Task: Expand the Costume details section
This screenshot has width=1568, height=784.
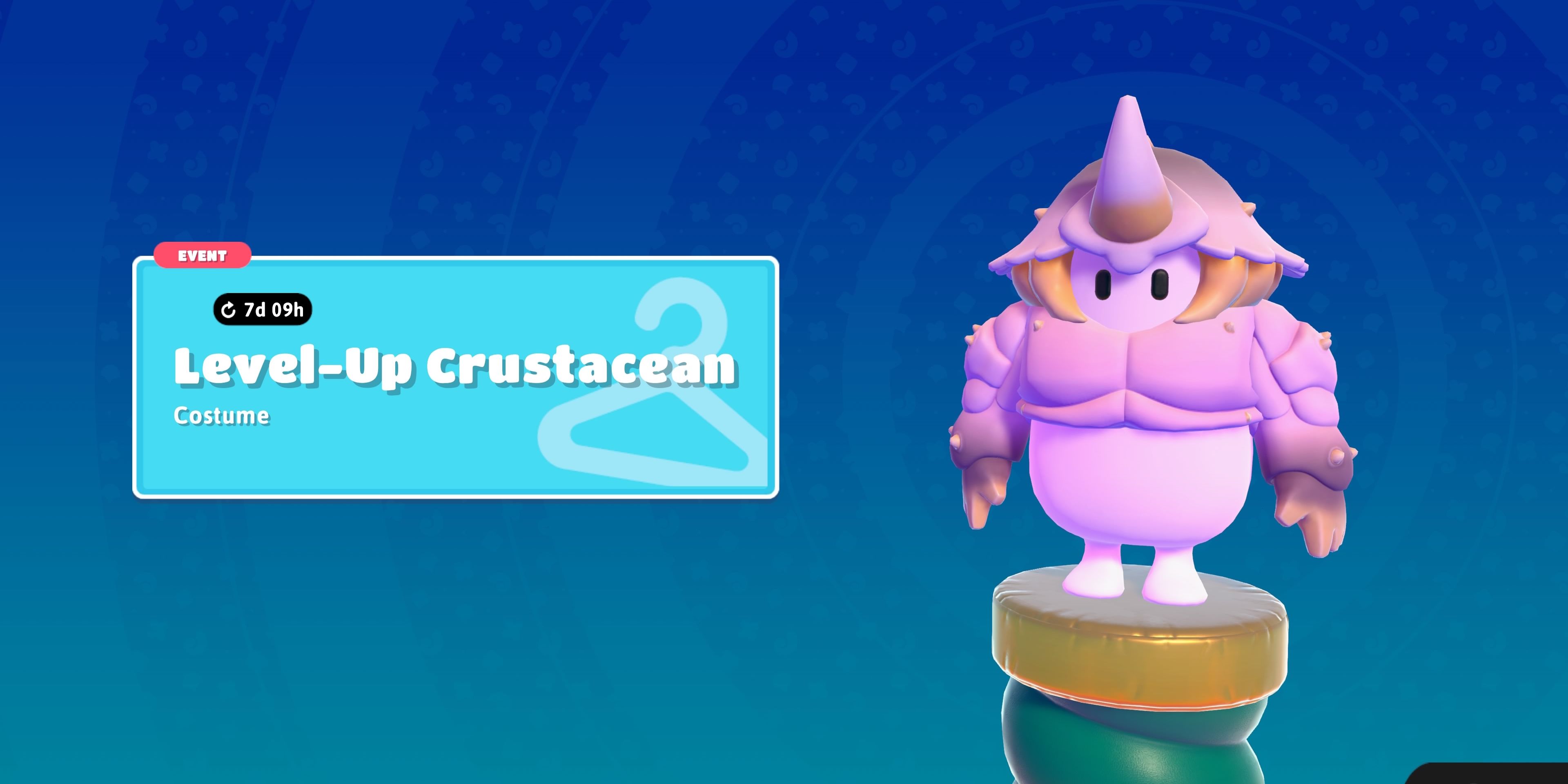Action: (x=222, y=417)
